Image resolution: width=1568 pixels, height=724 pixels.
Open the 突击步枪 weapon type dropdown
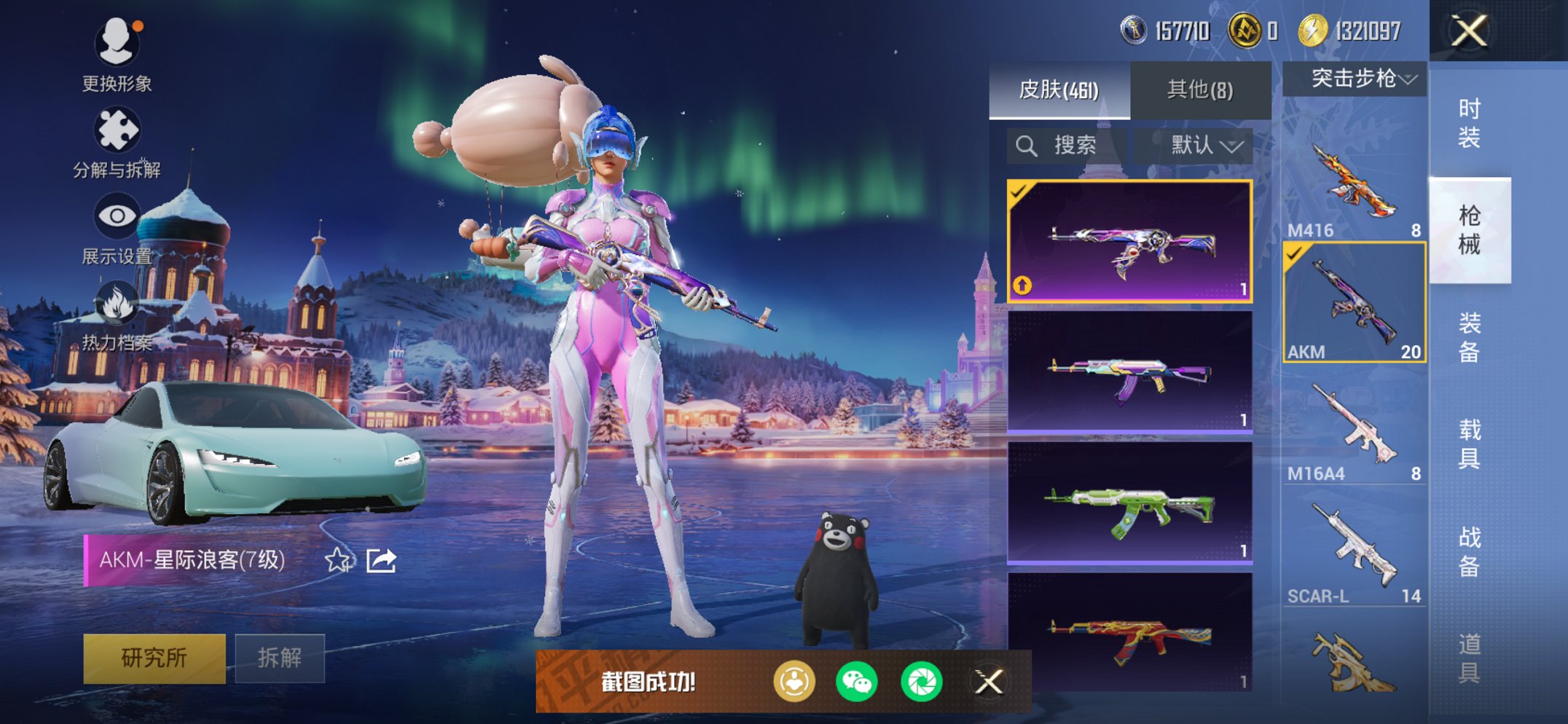pos(1355,79)
